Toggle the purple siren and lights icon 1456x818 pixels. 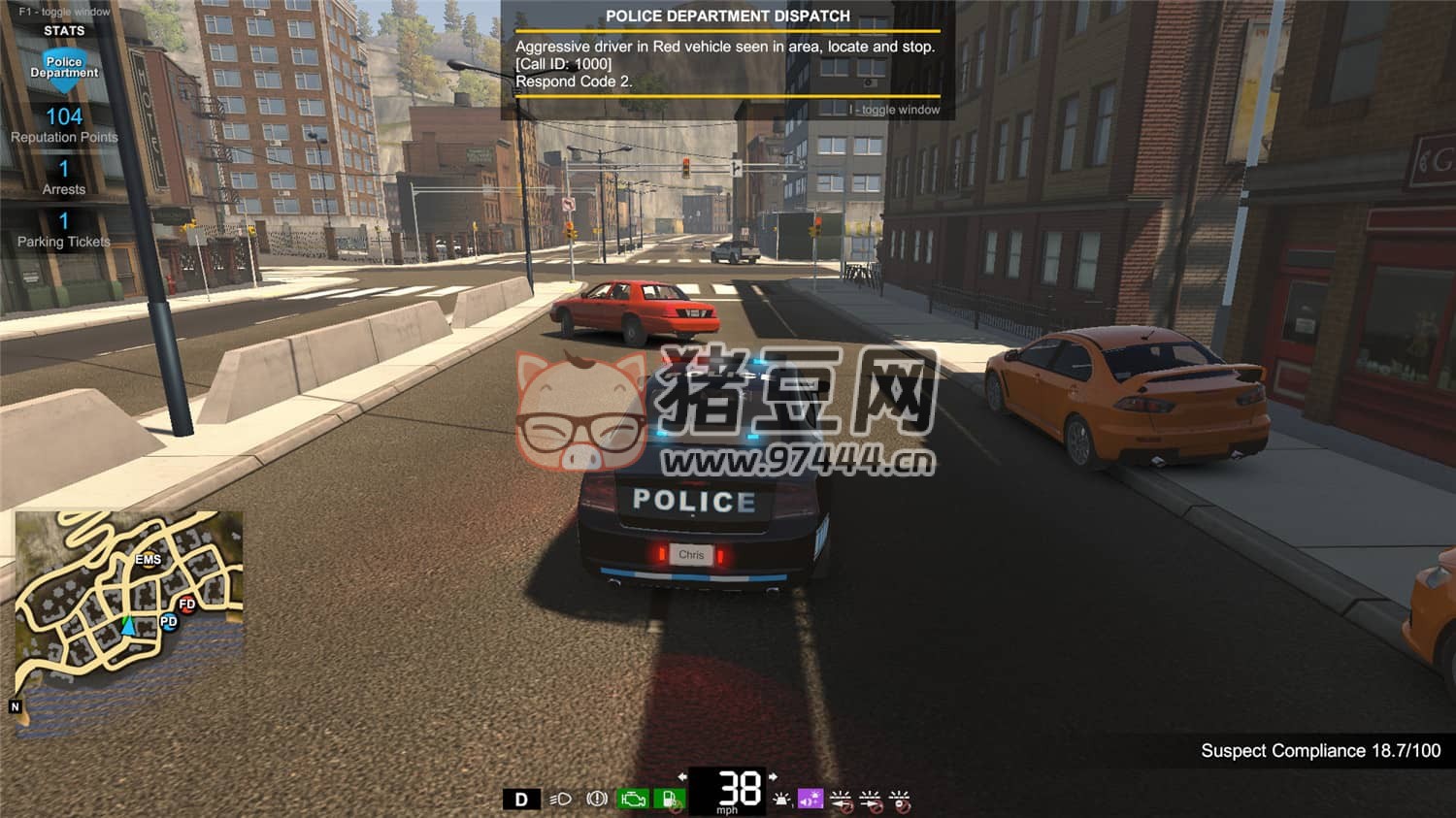coord(811,799)
